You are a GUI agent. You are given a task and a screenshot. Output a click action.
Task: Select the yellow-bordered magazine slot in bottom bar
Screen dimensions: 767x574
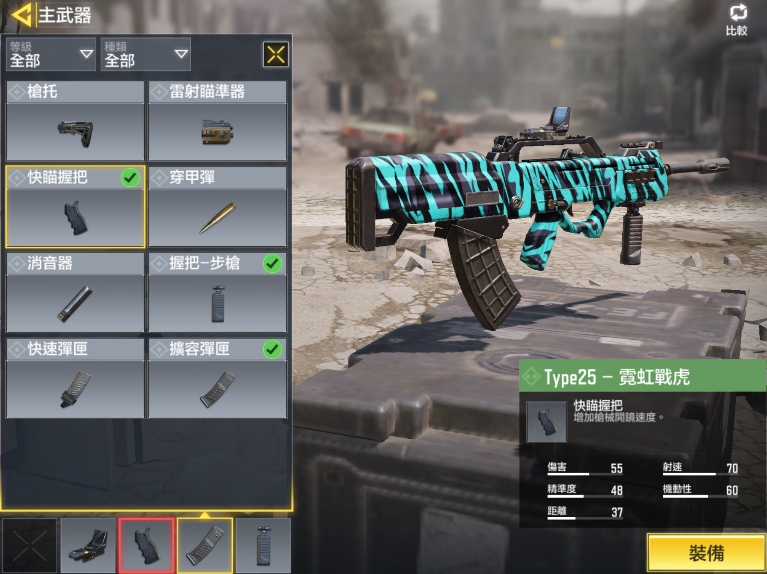(x=205, y=545)
